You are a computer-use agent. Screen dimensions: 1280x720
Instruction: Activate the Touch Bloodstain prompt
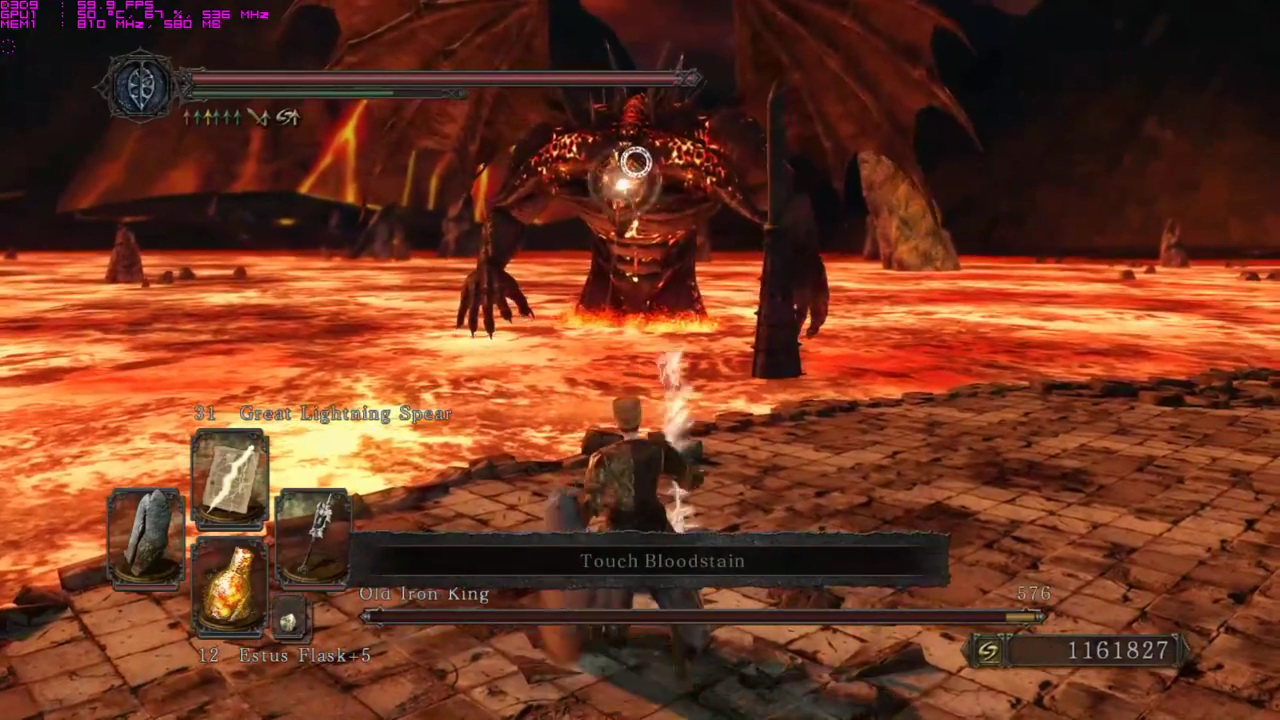pyautogui.click(x=662, y=561)
